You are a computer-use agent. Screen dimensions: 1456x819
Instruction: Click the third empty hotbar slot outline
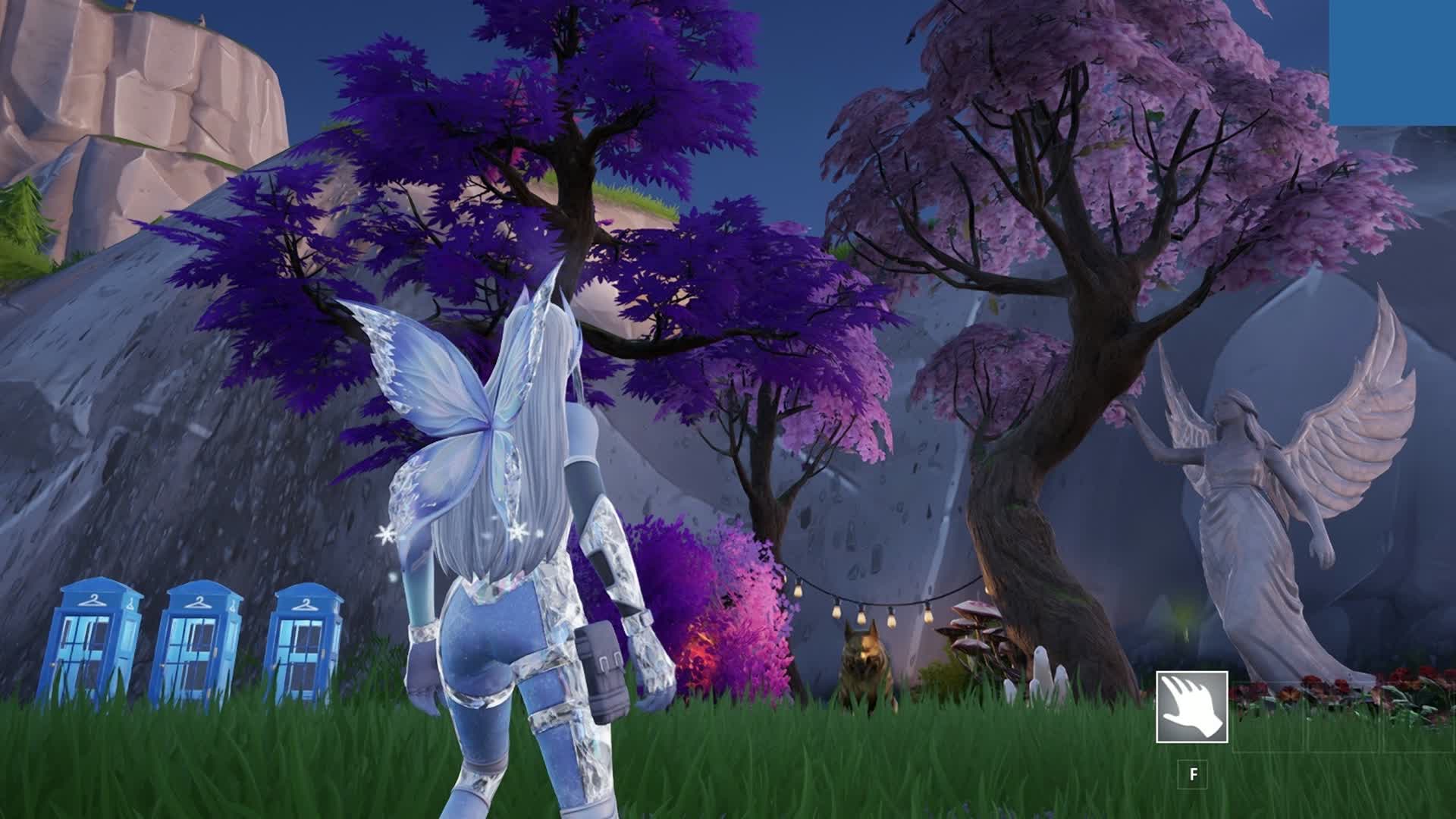point(1415,717)
